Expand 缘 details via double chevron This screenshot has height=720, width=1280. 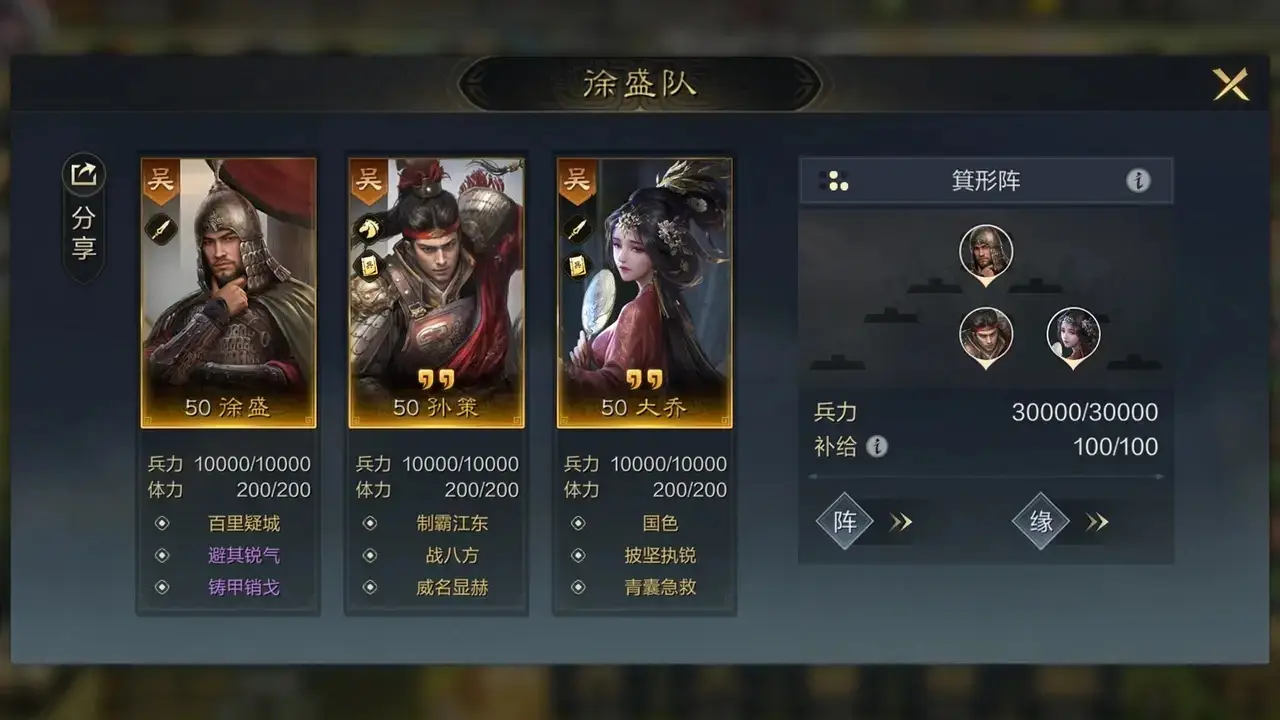pyautogui.click(x=1097, y=521)
